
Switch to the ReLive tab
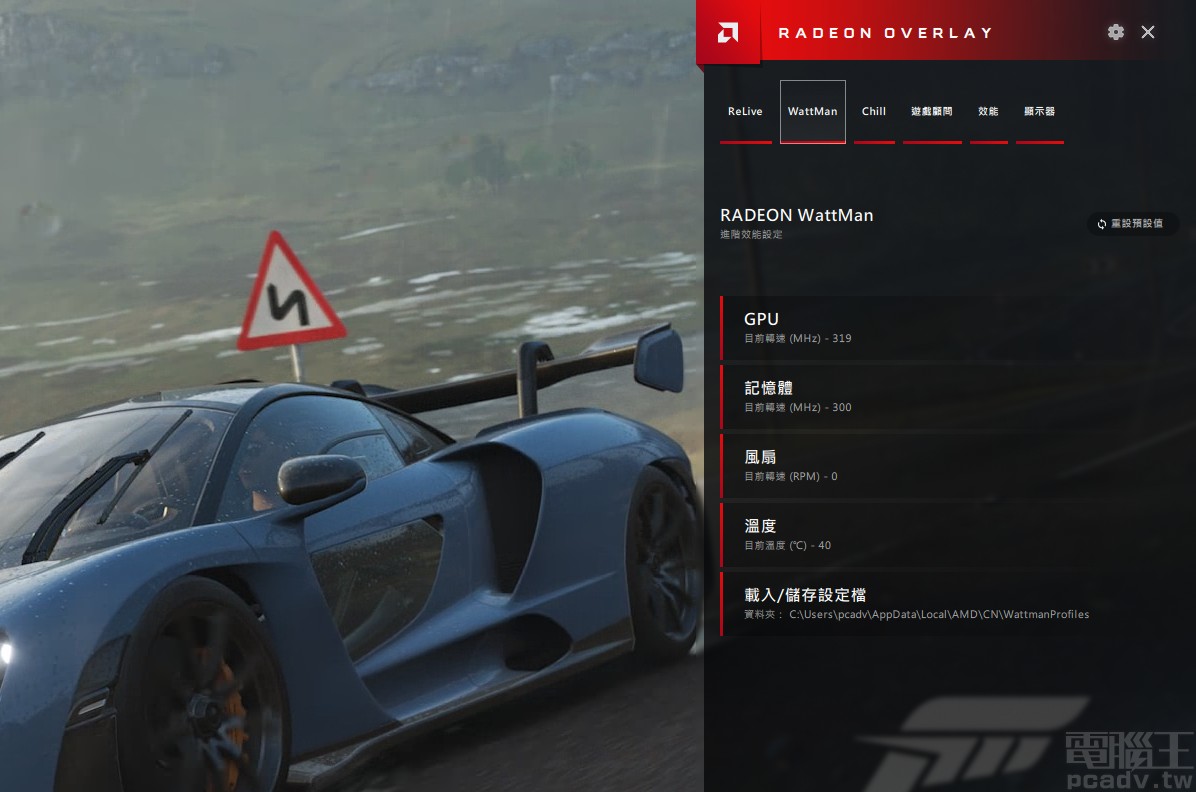coord(745,112)
